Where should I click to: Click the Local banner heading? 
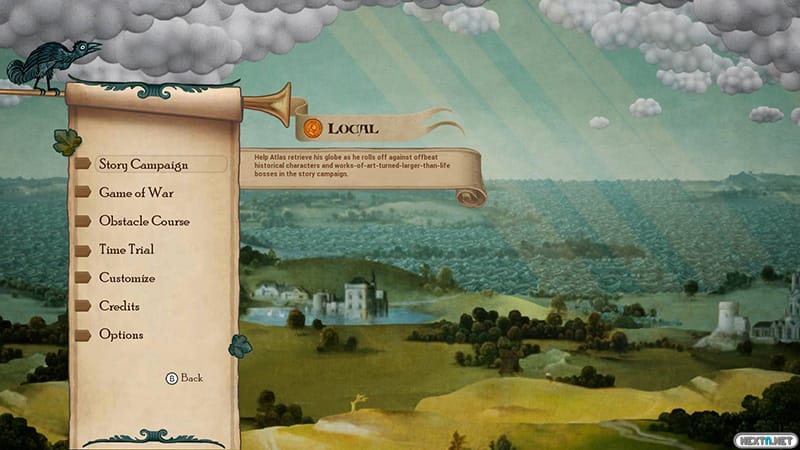click(352, 128)
